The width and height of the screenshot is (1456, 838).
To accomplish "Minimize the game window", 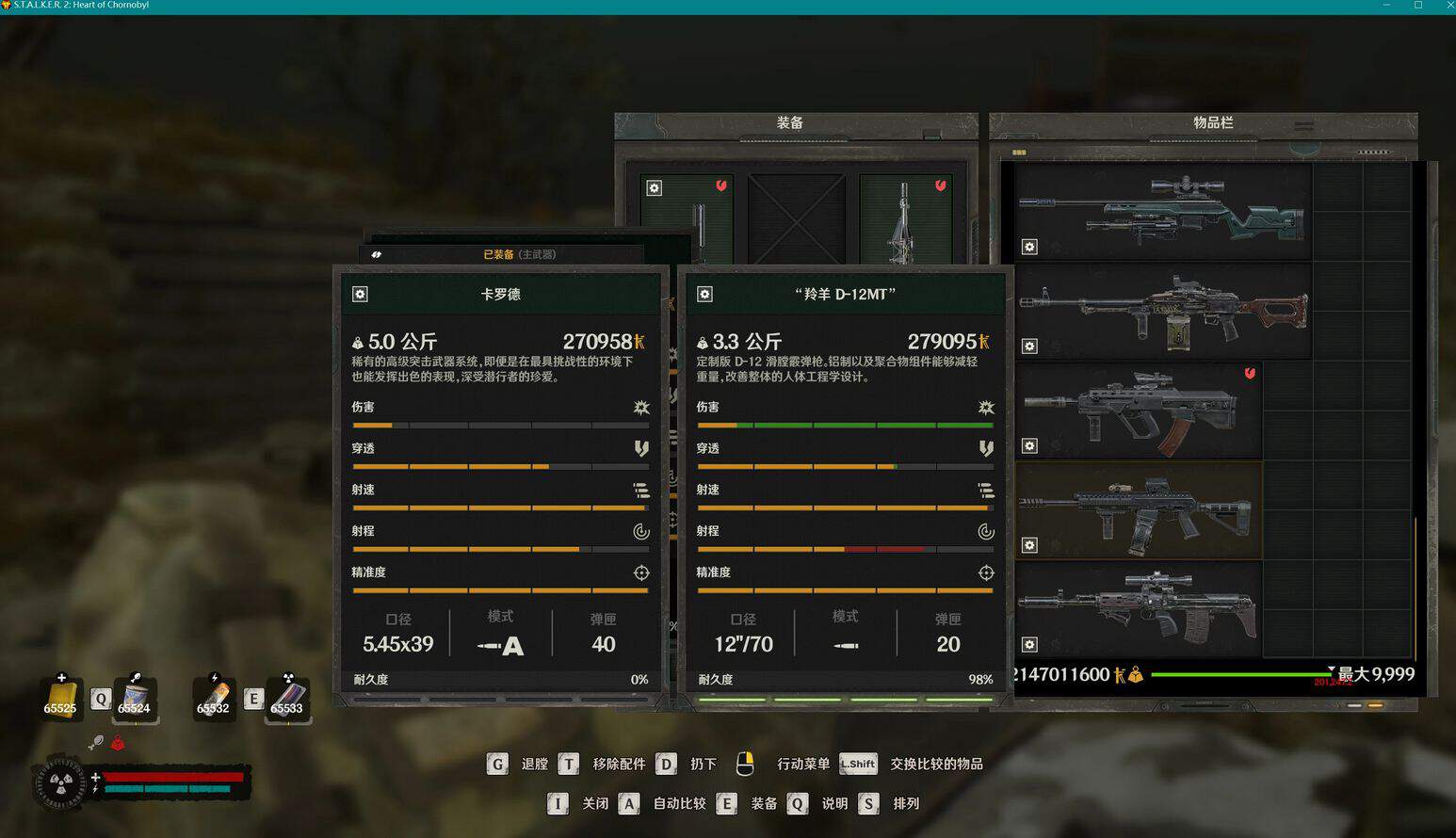I will coord(1386,6).
